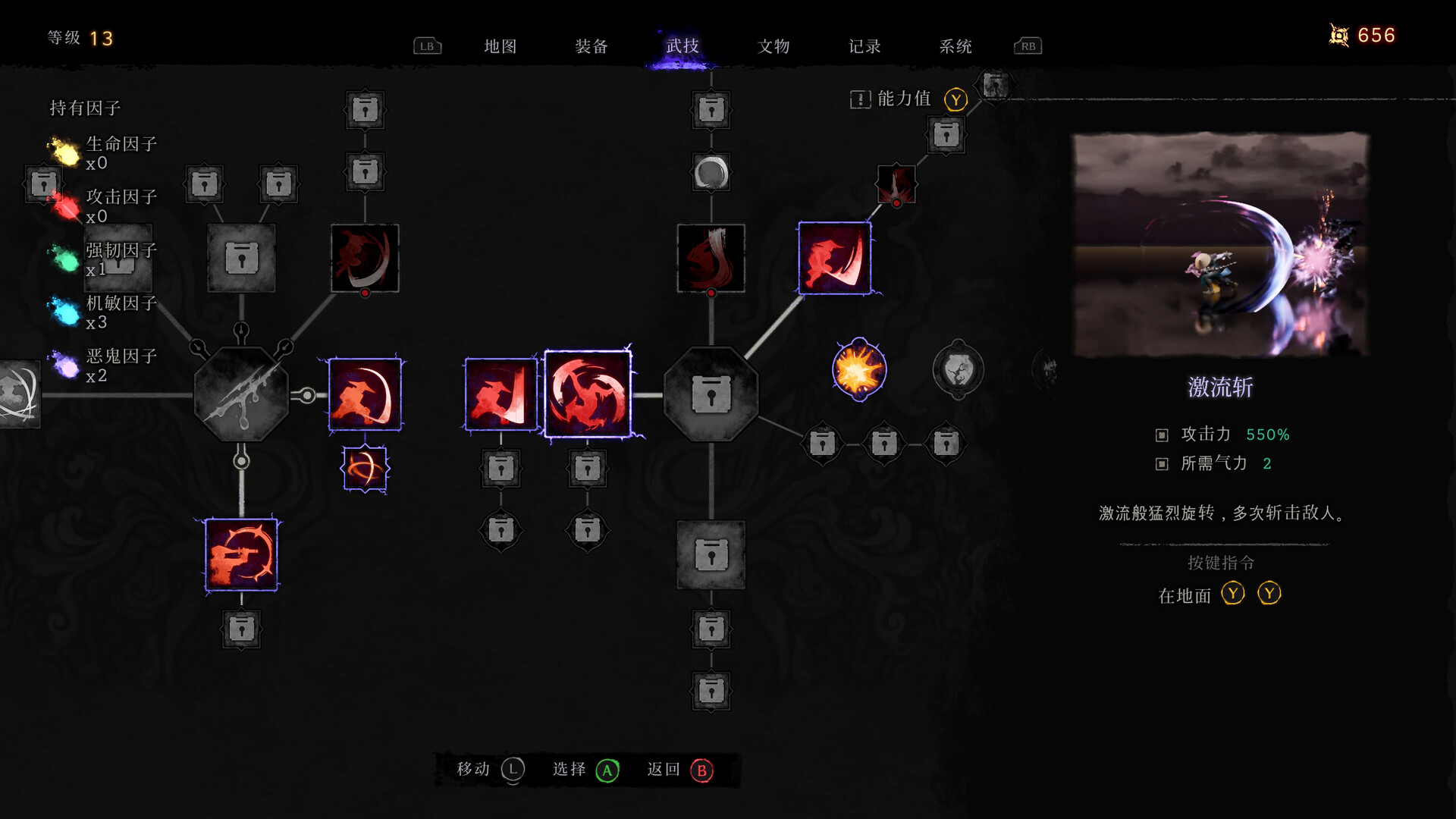Select the purple-framed flag slash skill near top right
This screenshot has height=819, width=1456.
(836, 258)
